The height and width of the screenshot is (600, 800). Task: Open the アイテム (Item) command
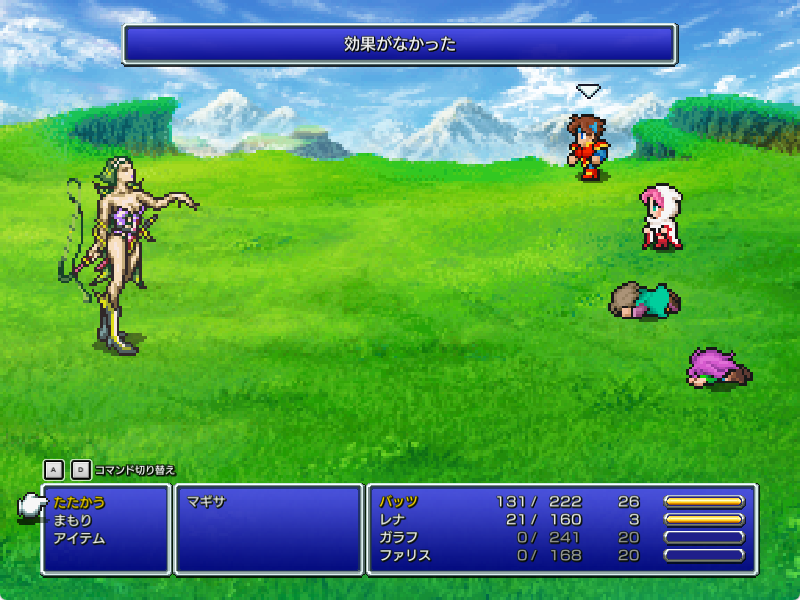pyautogui.click(x=80, y=538)
